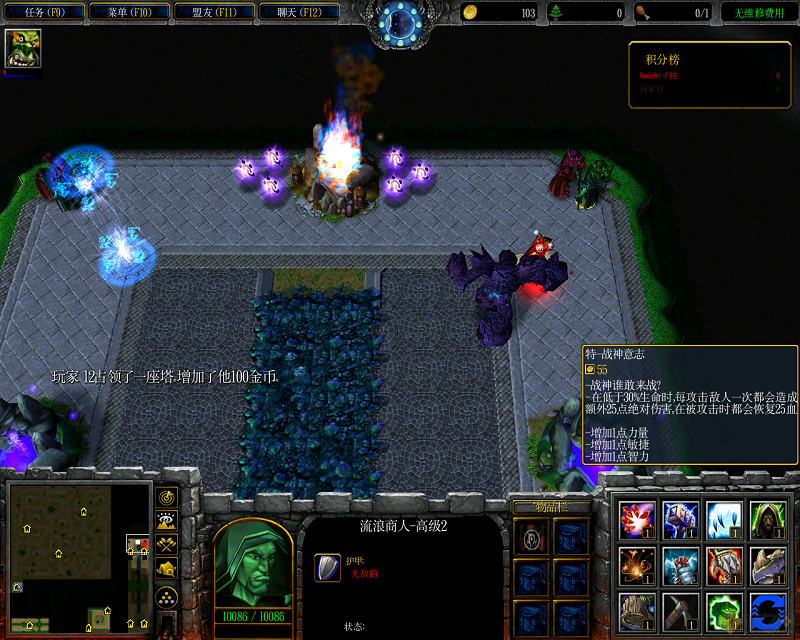
Task: Purchase the ice shards item
Action: (x=725, y=520)
